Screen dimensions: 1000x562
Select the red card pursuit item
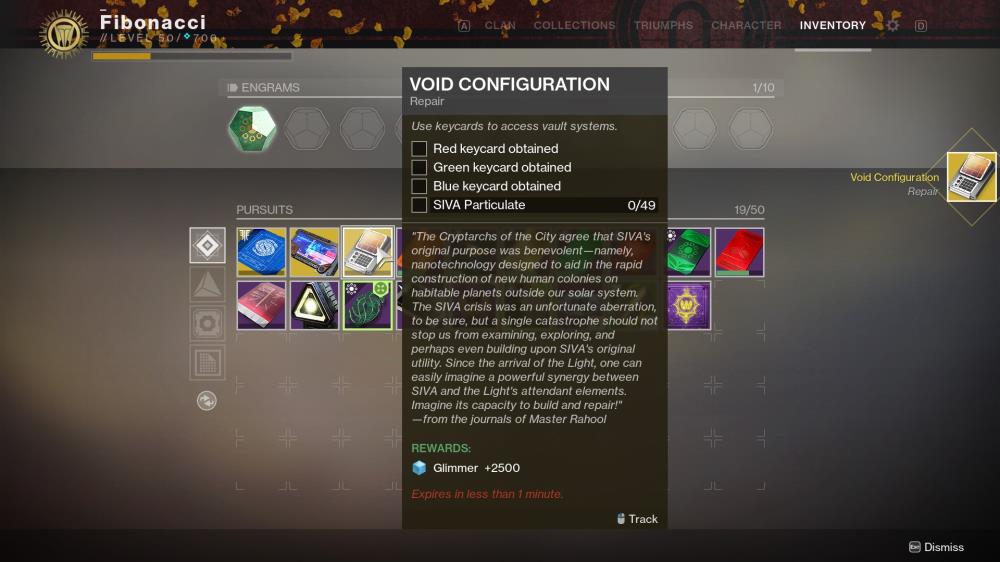(x=740, y=252)
